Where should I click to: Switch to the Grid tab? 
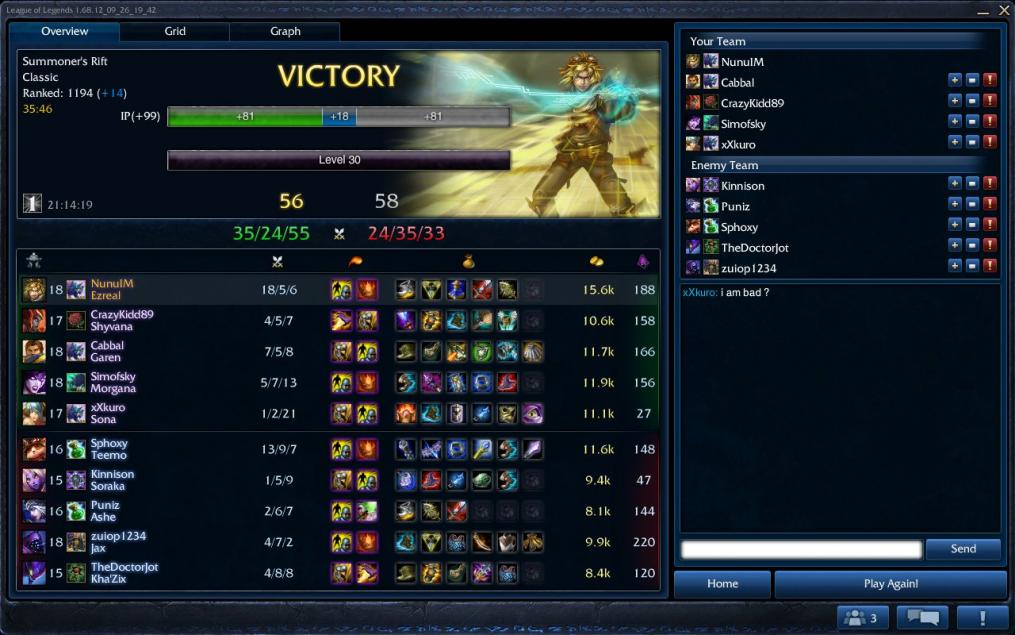click(x=175, y=31)
